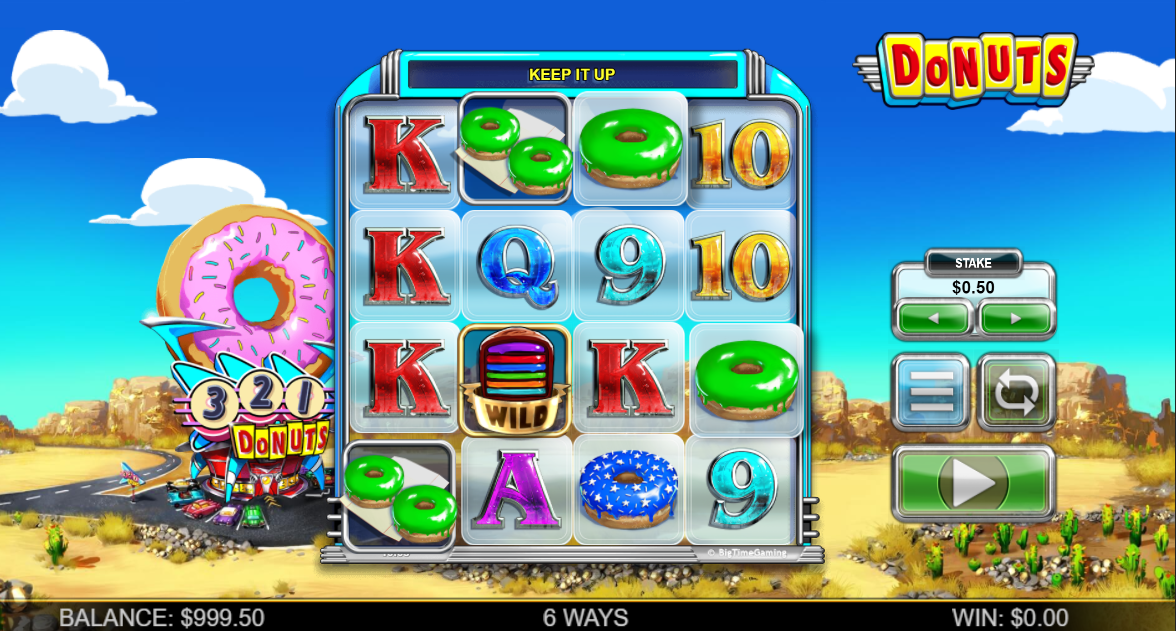Open the blue three-line menu button
The image size is (1176, 631).
click(930, 392)
